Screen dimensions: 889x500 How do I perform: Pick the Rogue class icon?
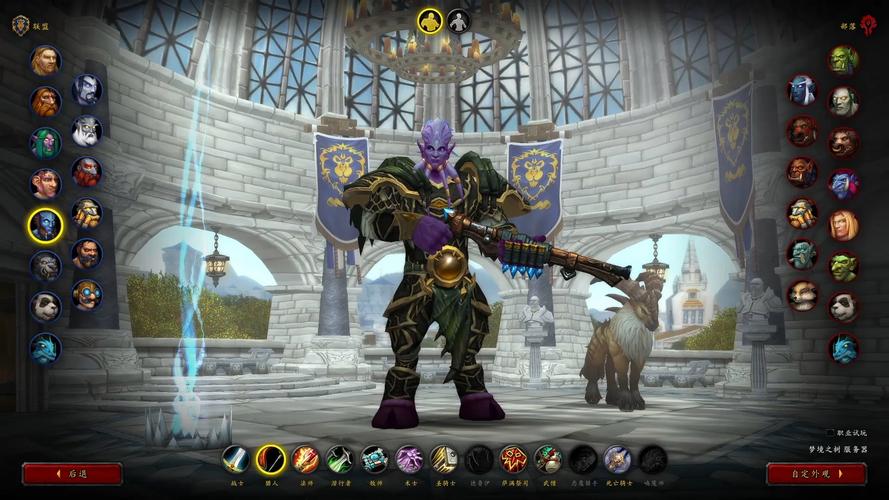tap(340, 459)
